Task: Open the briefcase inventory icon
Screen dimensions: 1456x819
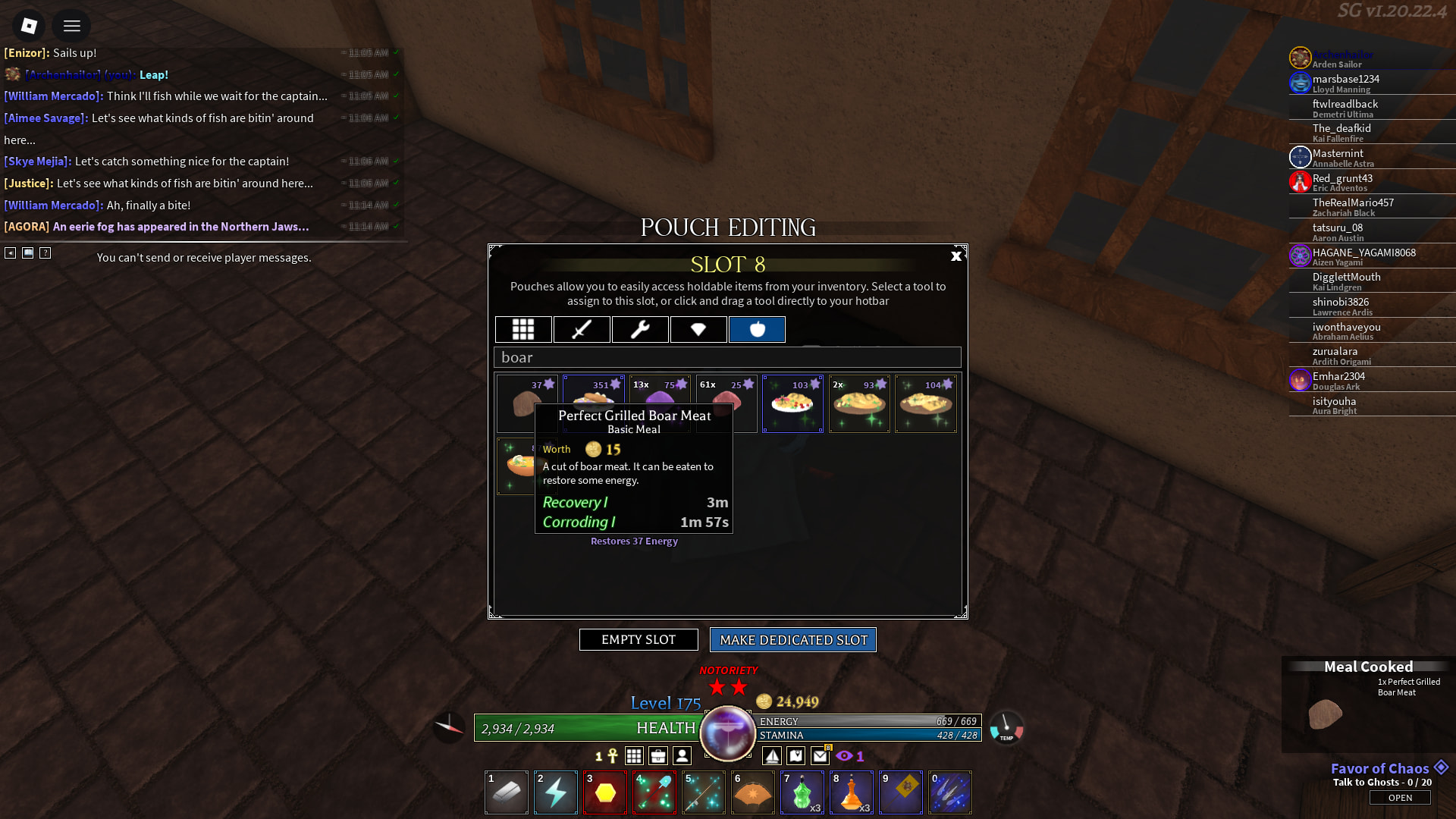Action: click(658, 756)
